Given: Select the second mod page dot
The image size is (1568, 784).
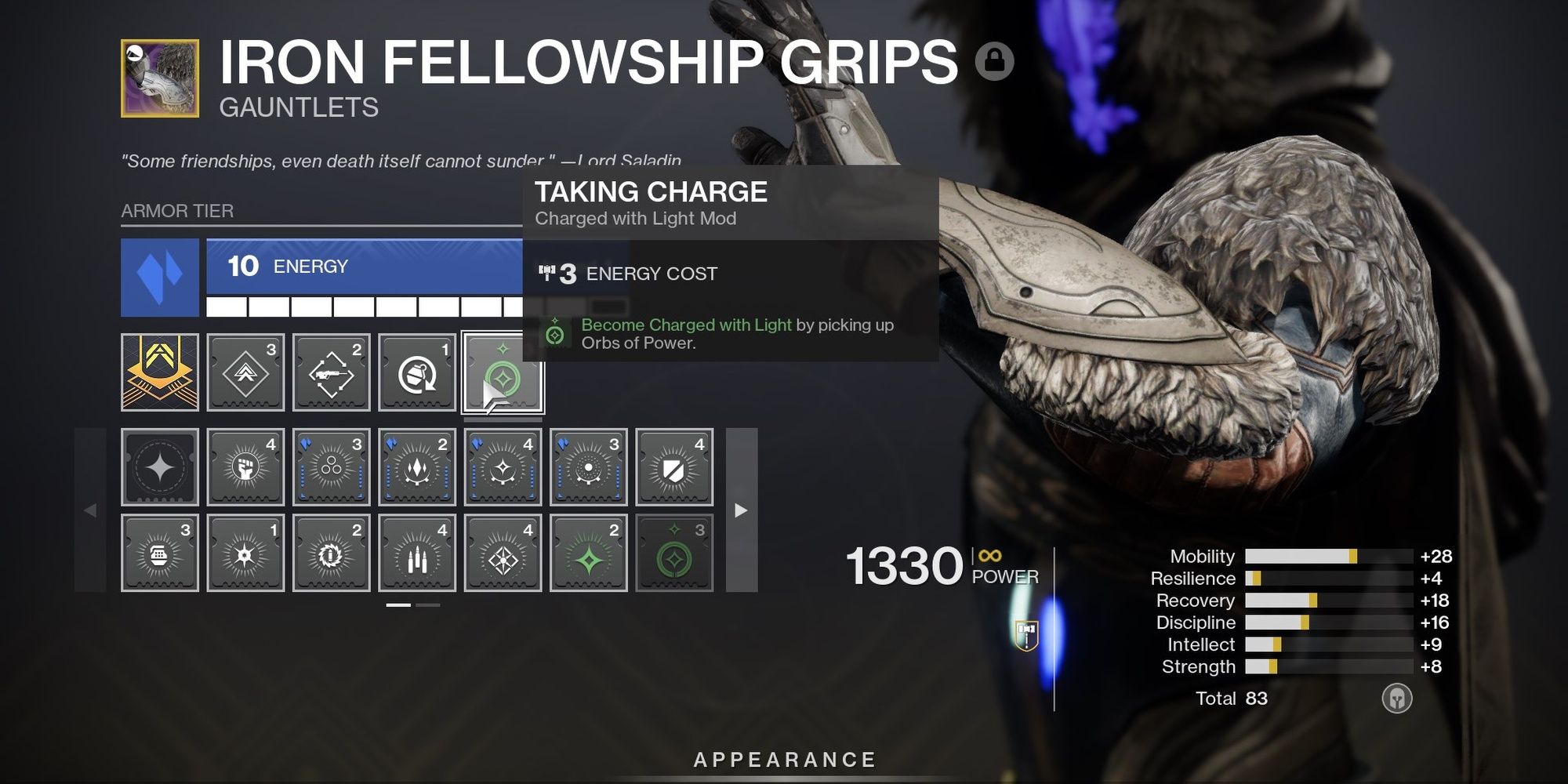Looking at the screenshot, I should [427, 606].
